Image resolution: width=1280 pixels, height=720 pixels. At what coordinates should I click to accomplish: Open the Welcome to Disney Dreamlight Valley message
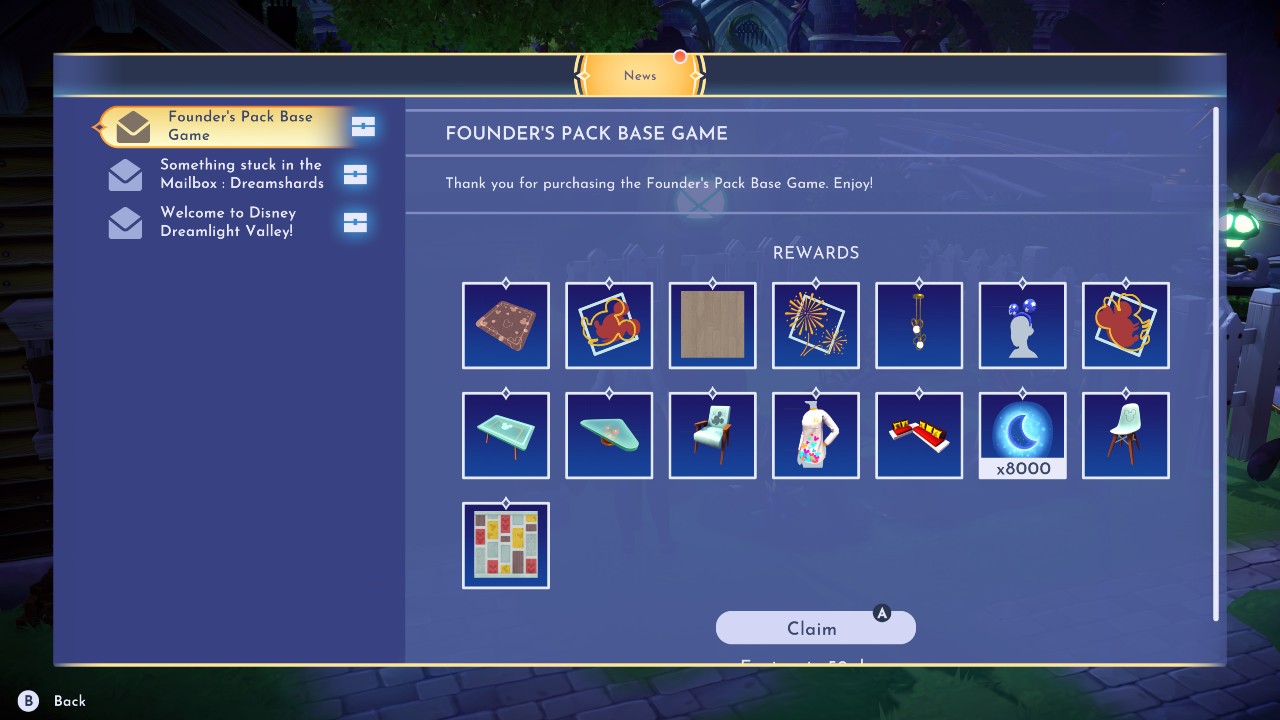pos(227,221)
